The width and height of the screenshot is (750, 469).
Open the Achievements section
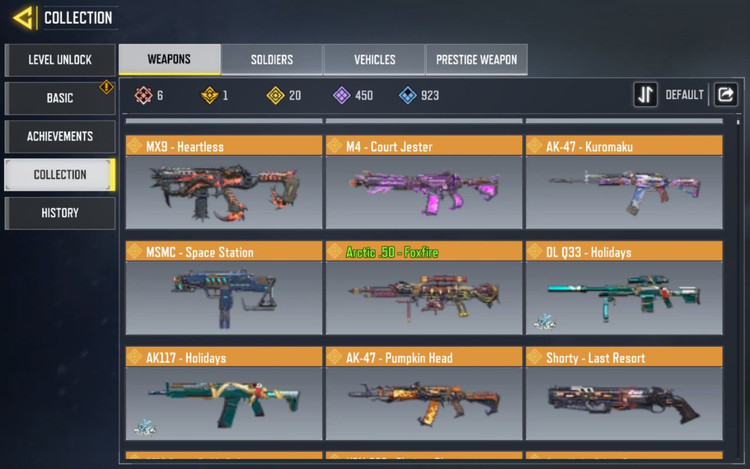[59, 136]
